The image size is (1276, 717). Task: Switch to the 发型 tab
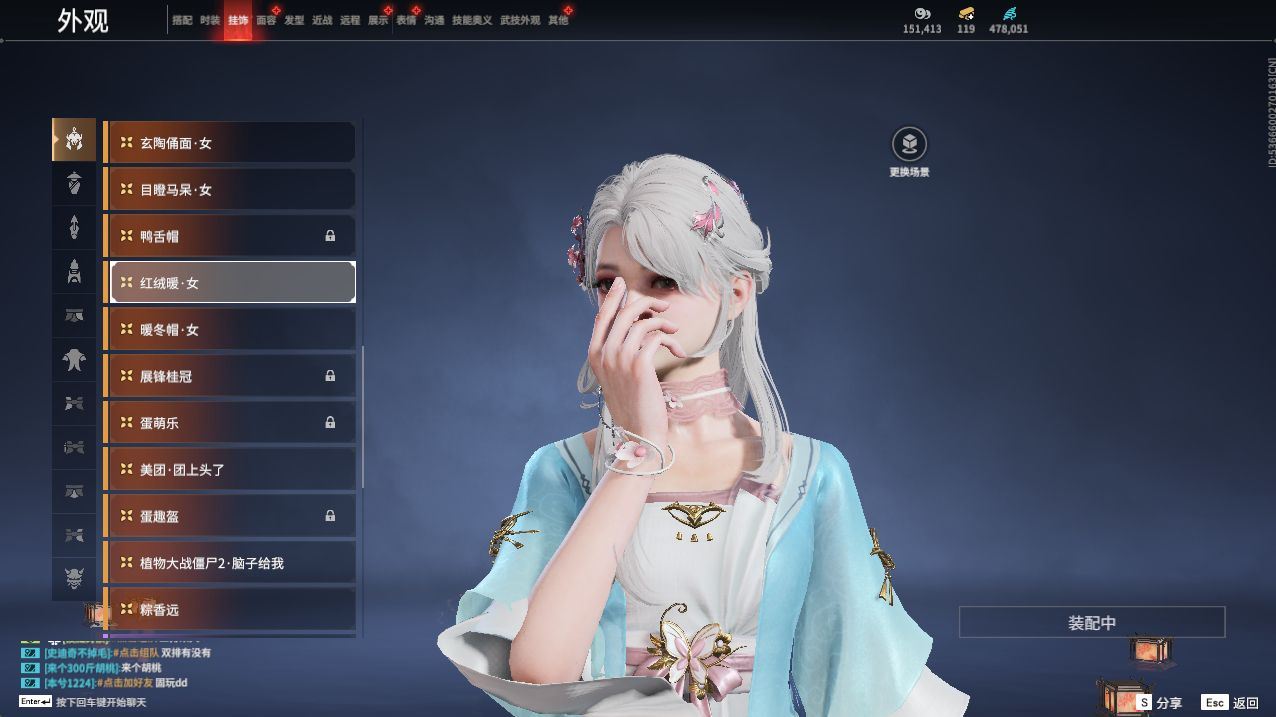click(x=294, y=20)
